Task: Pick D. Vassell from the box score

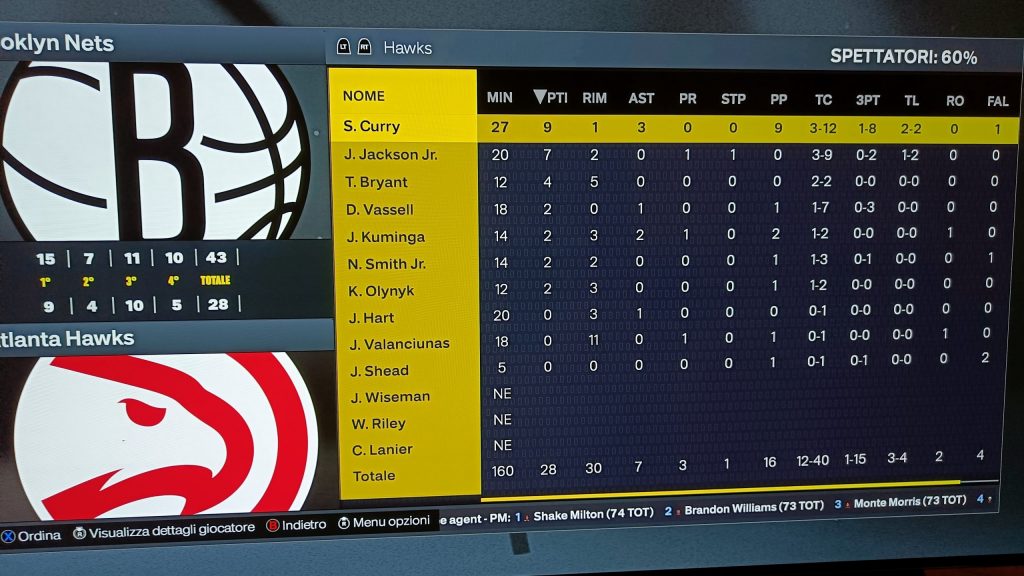Action: (379, 210)
